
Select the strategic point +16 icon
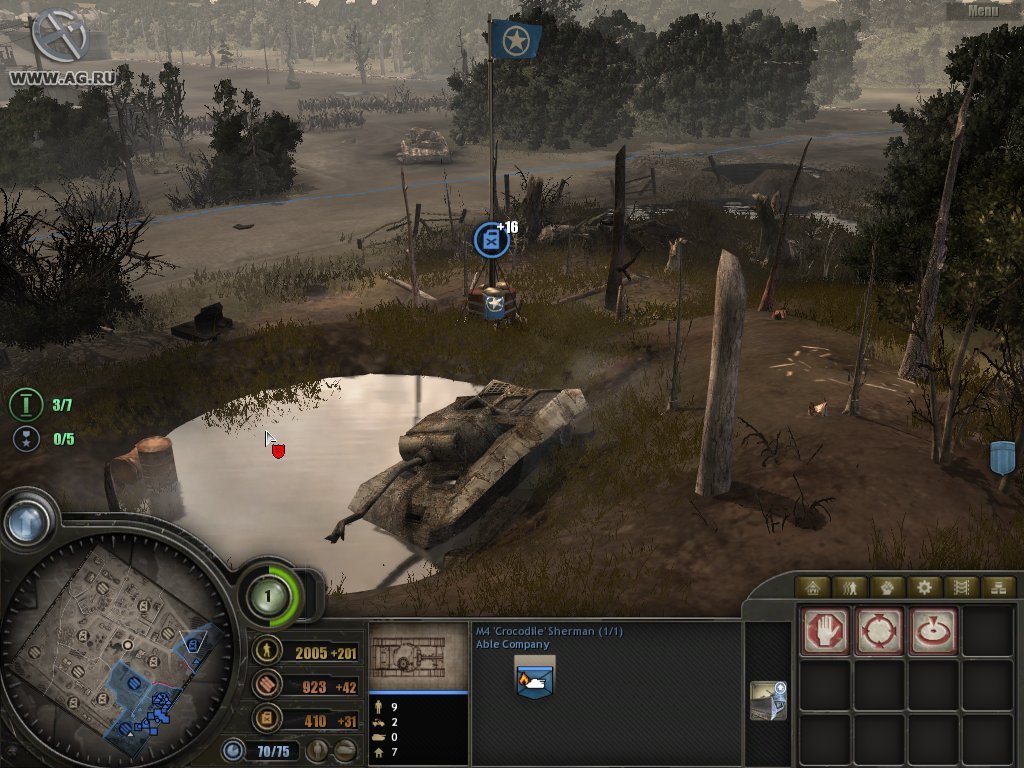[x=491, y=240]
